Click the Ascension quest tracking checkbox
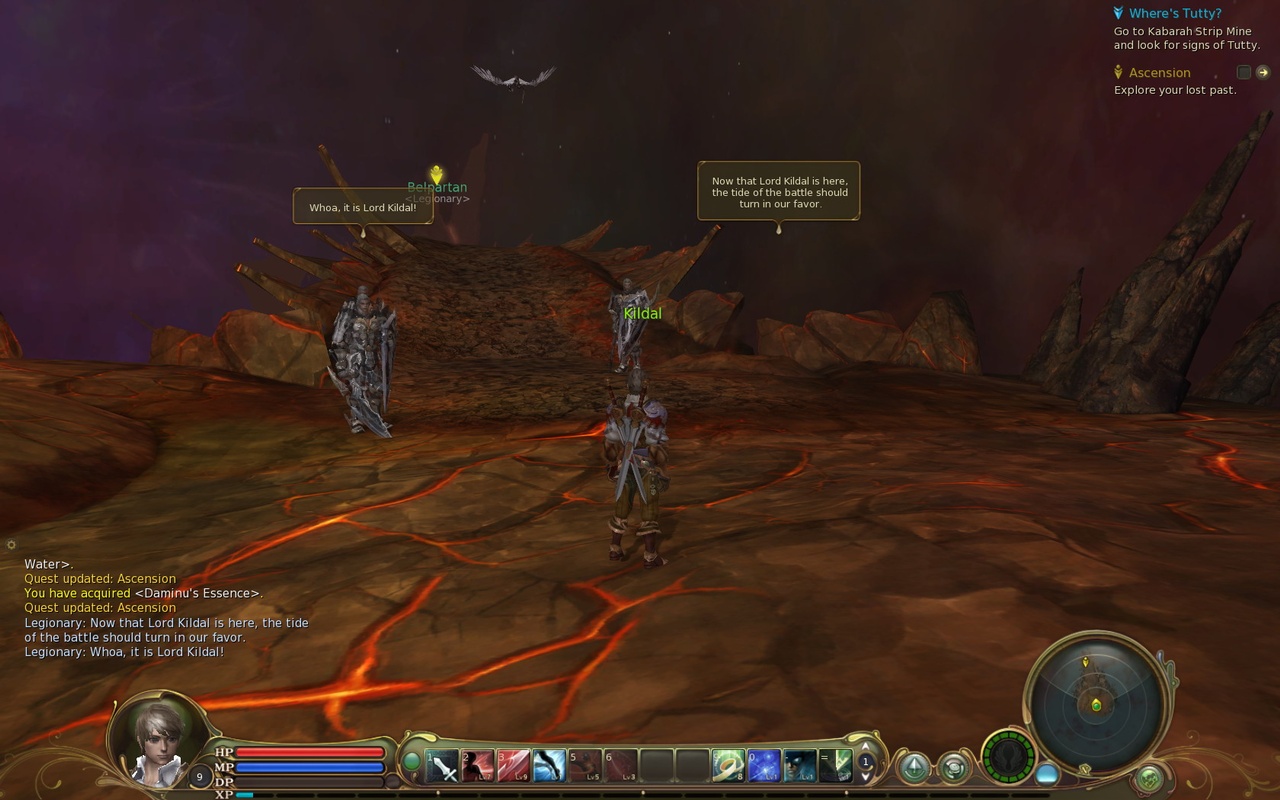The image size is (1280, 800). [1243, 72]
